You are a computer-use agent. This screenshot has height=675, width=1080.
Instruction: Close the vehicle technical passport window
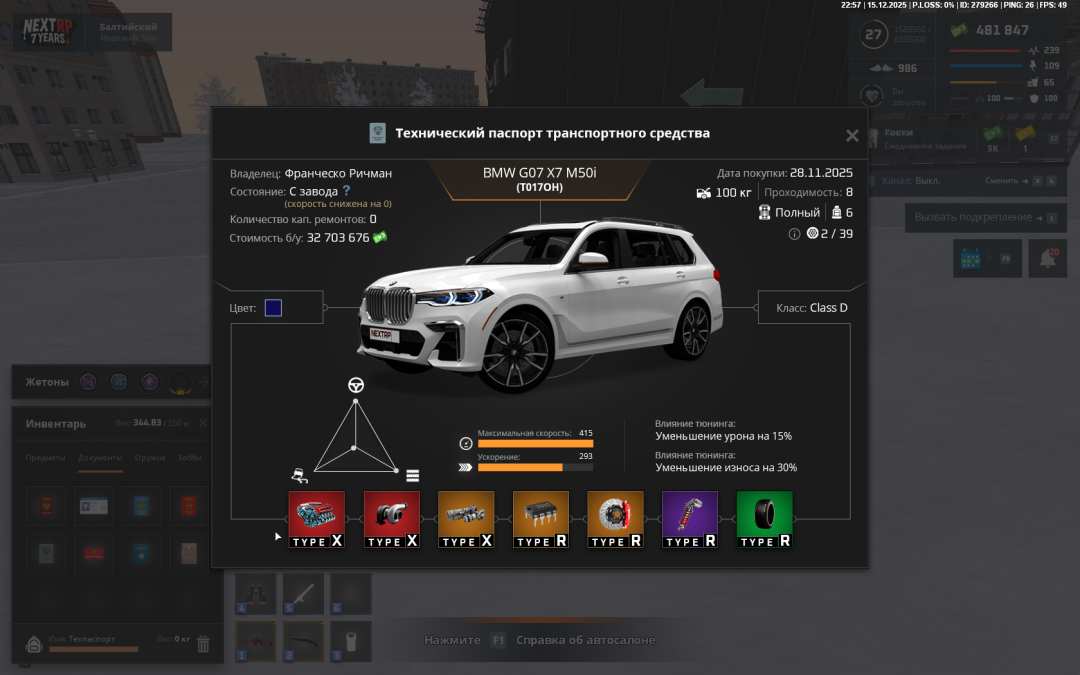tap(852, 136)
